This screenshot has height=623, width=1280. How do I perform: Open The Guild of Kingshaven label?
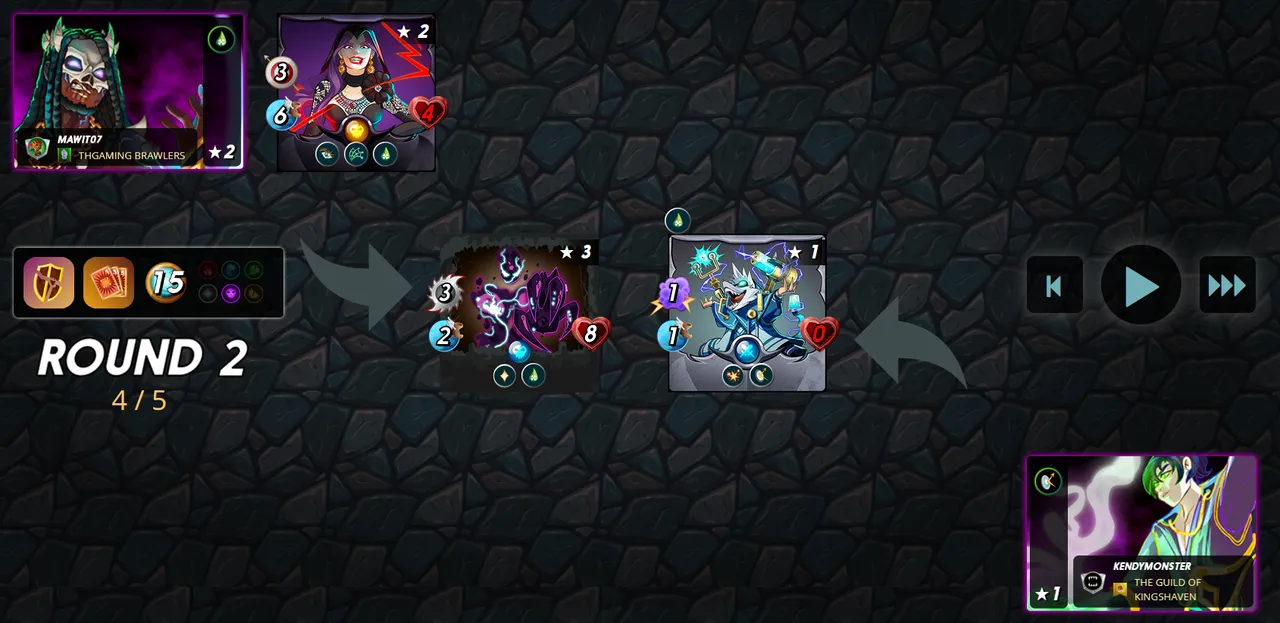pyautogui.click(x=1166, y=589)
